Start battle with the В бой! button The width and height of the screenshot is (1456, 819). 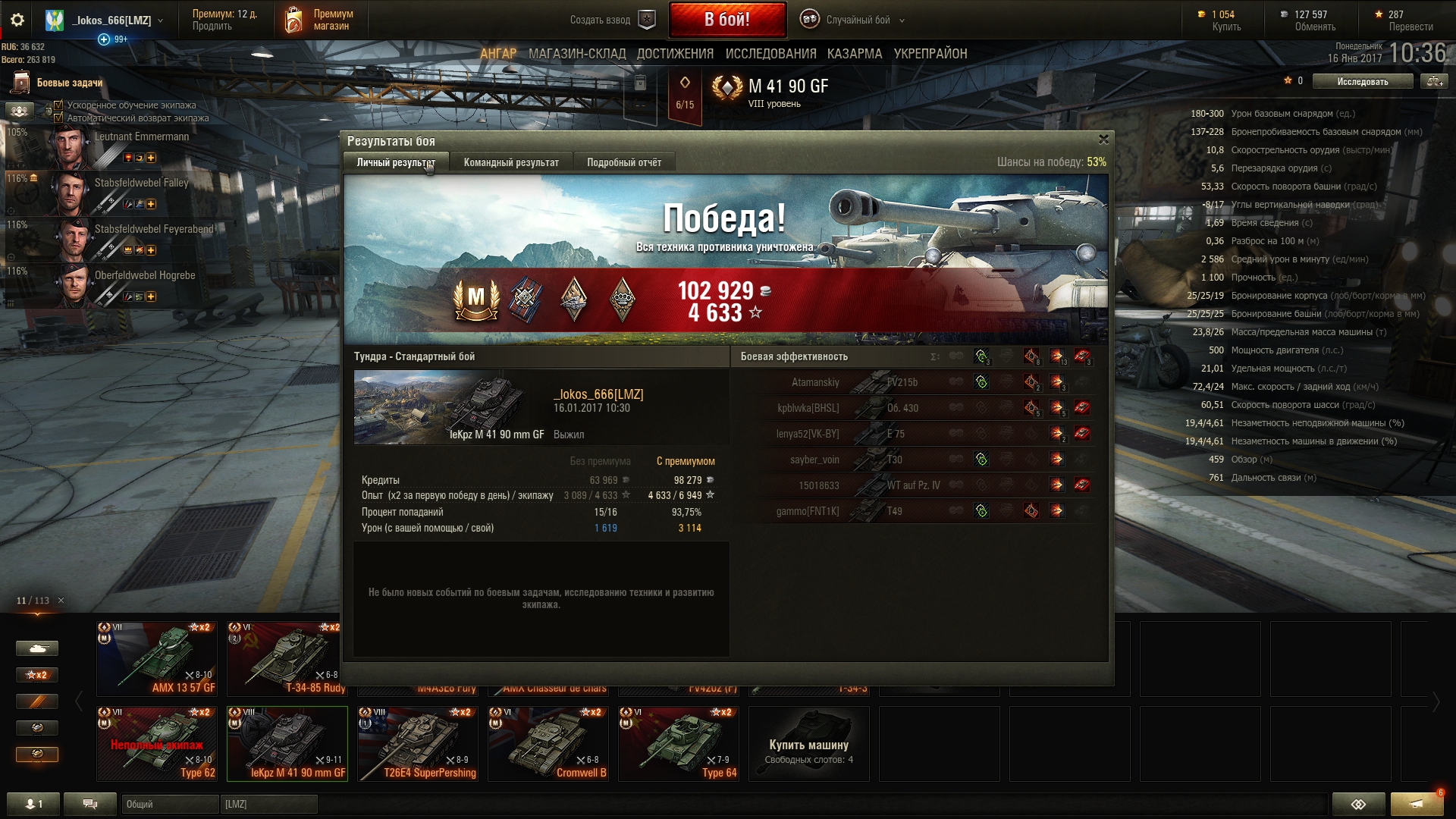(726, 20)
